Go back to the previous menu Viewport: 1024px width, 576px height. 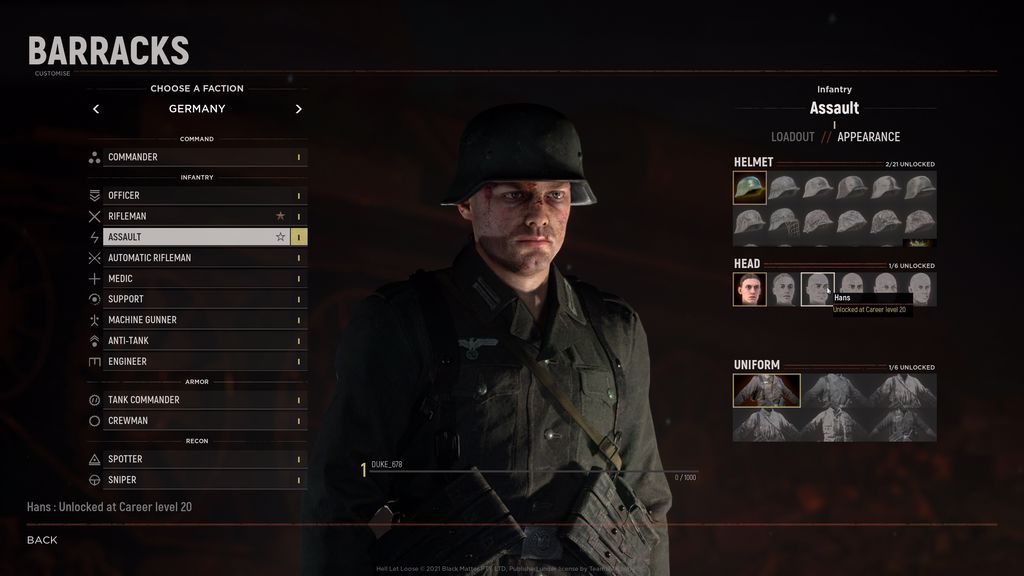click(x=42, y=540)
